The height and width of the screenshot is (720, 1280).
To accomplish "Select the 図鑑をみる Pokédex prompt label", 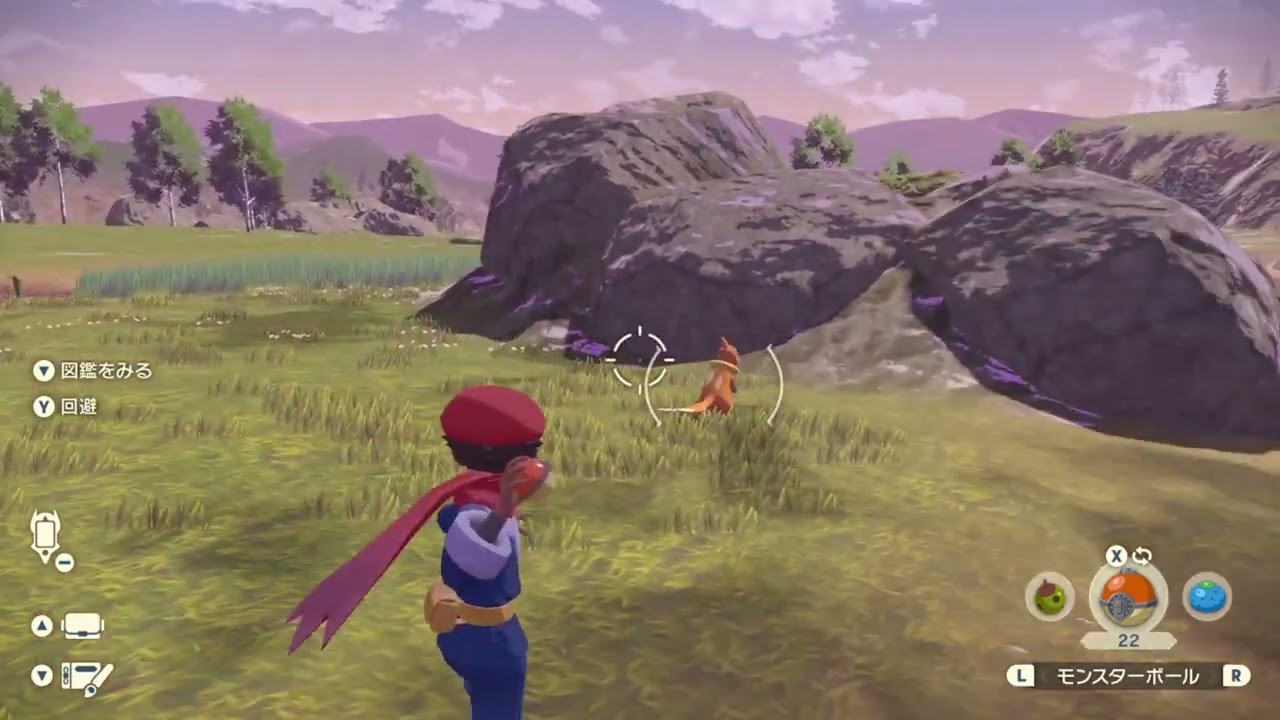I will [x=106, y=370].
